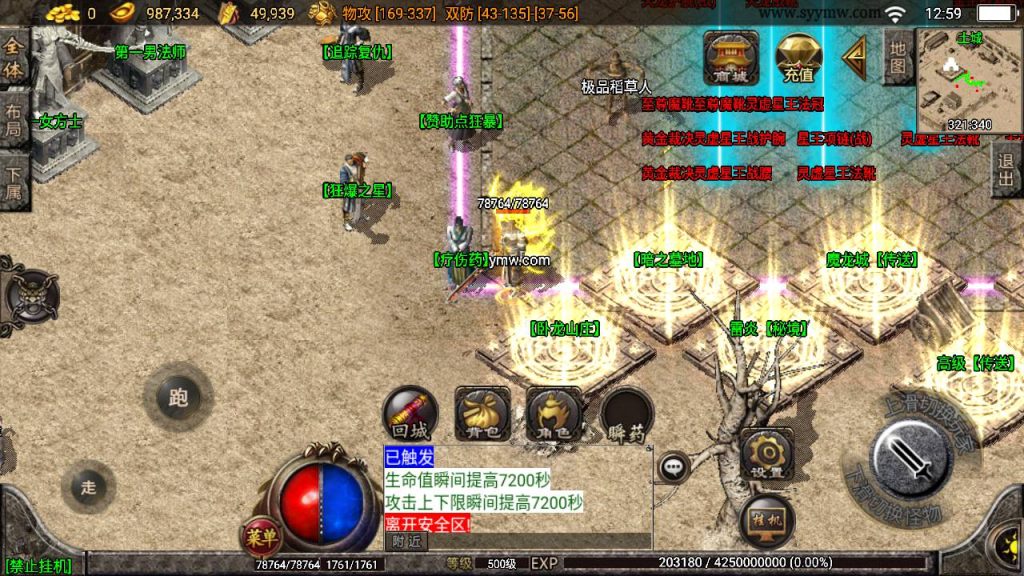Image resolution: width=1024 pixels, height=576 pixels.
Task: Use the 回城 return-to-town scroll
Action: point(410,413)
